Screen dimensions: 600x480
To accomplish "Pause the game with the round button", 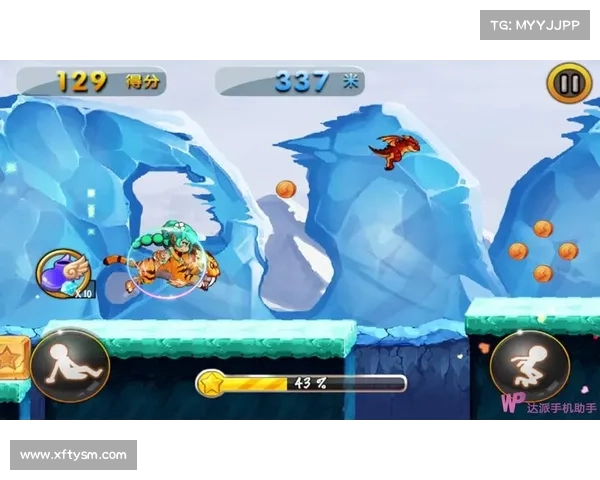I will tap(568, 83).
